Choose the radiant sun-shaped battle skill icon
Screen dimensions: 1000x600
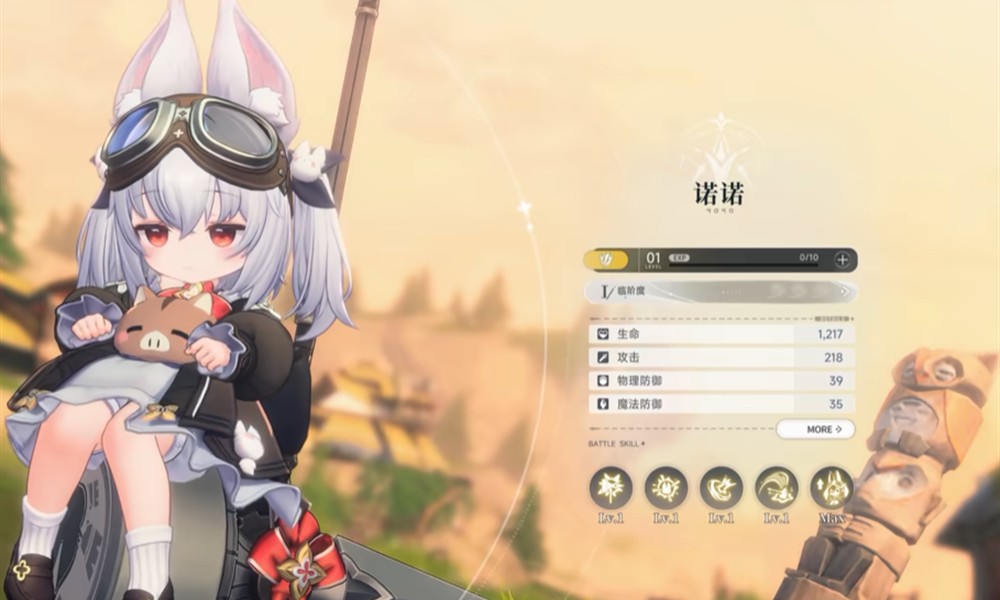click(665, 487)
